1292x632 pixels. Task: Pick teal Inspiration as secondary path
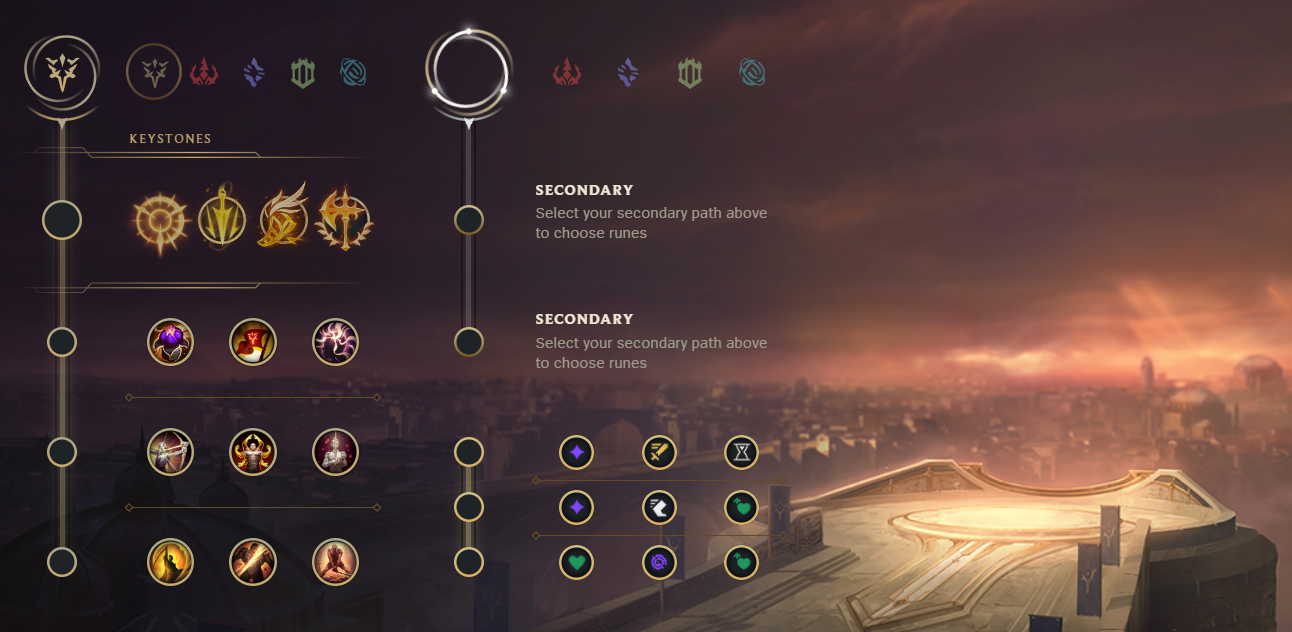pyautogui.click(x=752, y=72)
